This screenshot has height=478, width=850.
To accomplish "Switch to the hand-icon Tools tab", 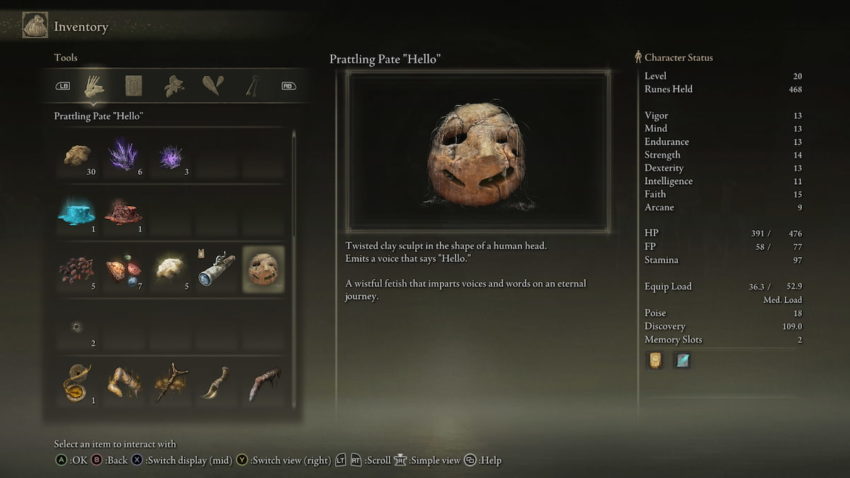I will coord(94,86).
